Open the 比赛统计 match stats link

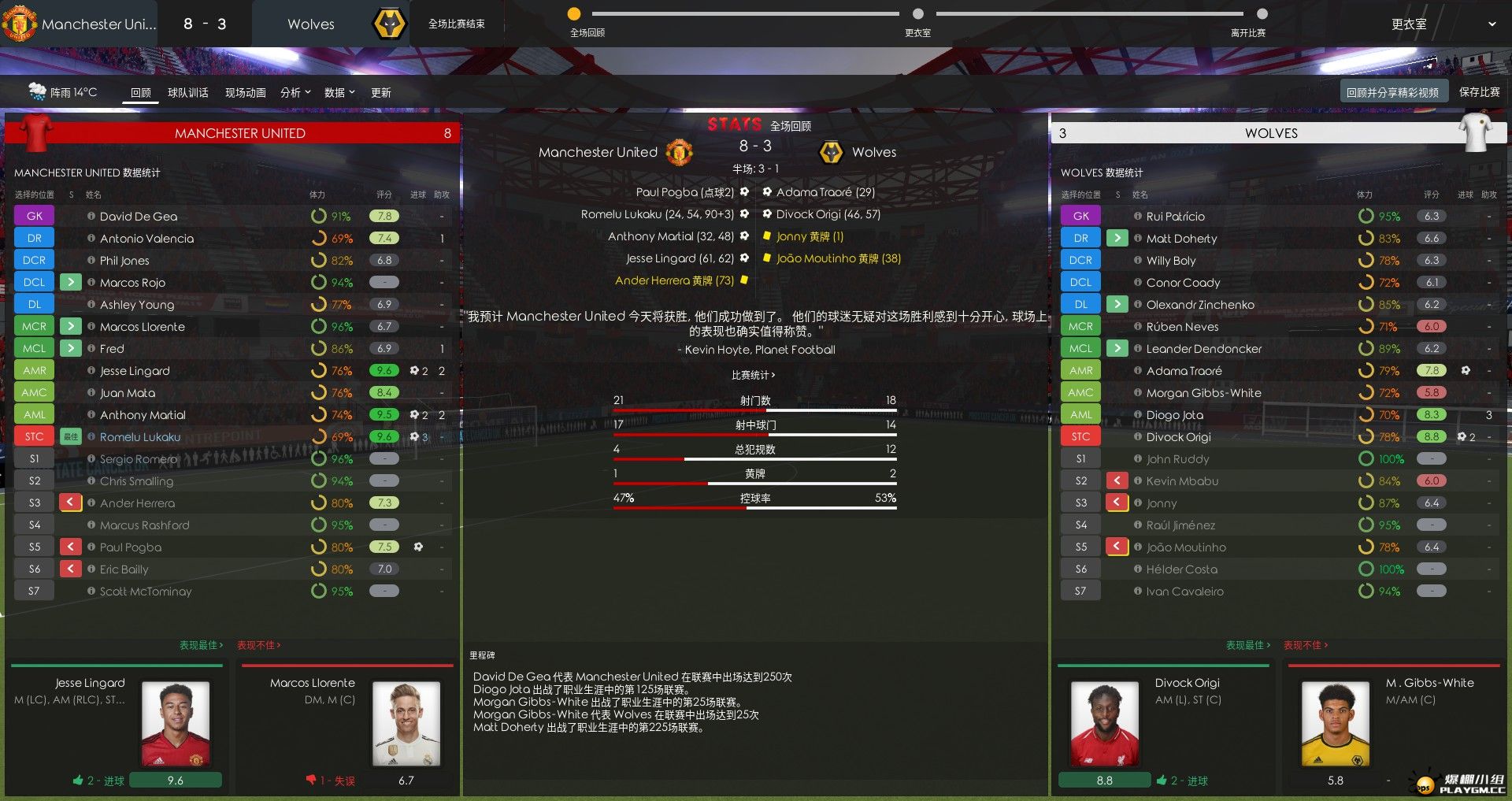pos(753,375)
